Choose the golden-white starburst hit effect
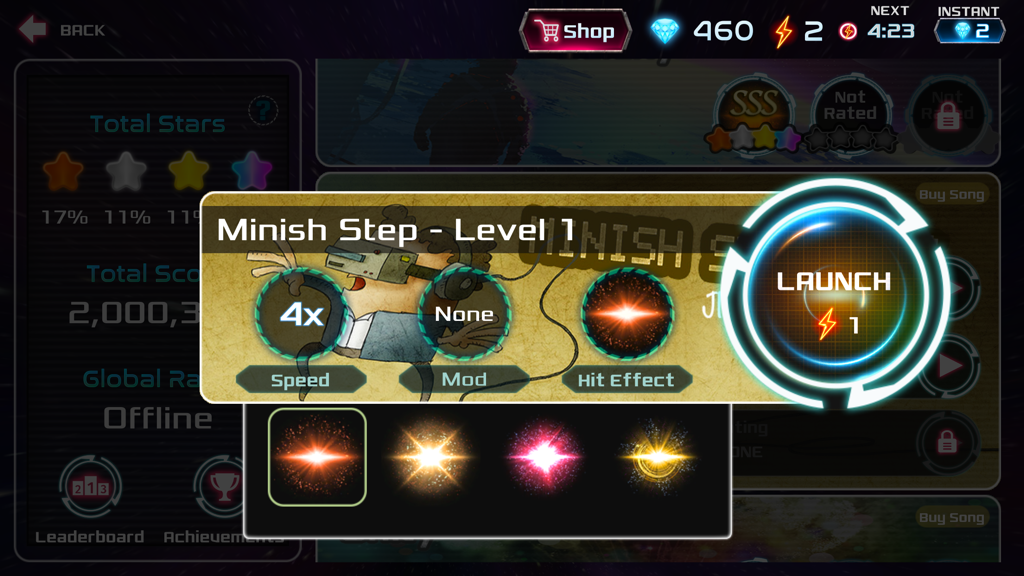Image resolution: width=1024 pixels, height=576 pixels. (x=430, y=457)
